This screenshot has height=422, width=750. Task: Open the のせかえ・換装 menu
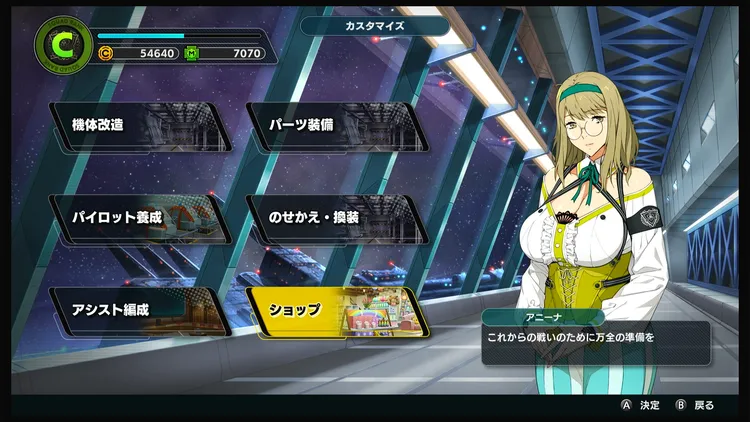point(336,218)
